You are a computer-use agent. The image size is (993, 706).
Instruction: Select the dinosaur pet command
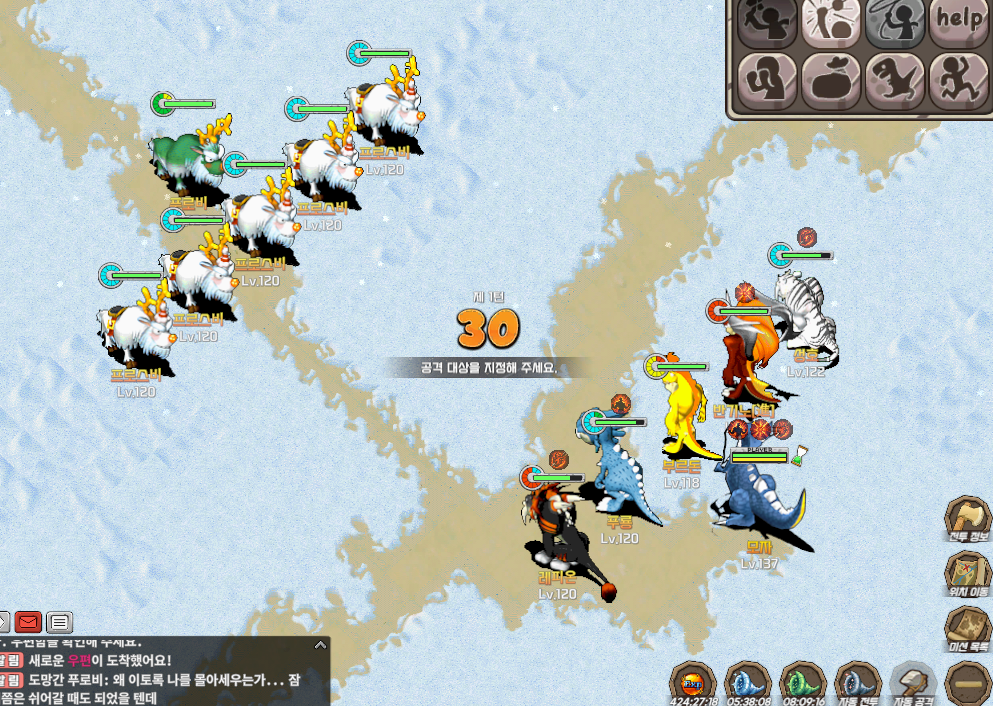point(895,78)
